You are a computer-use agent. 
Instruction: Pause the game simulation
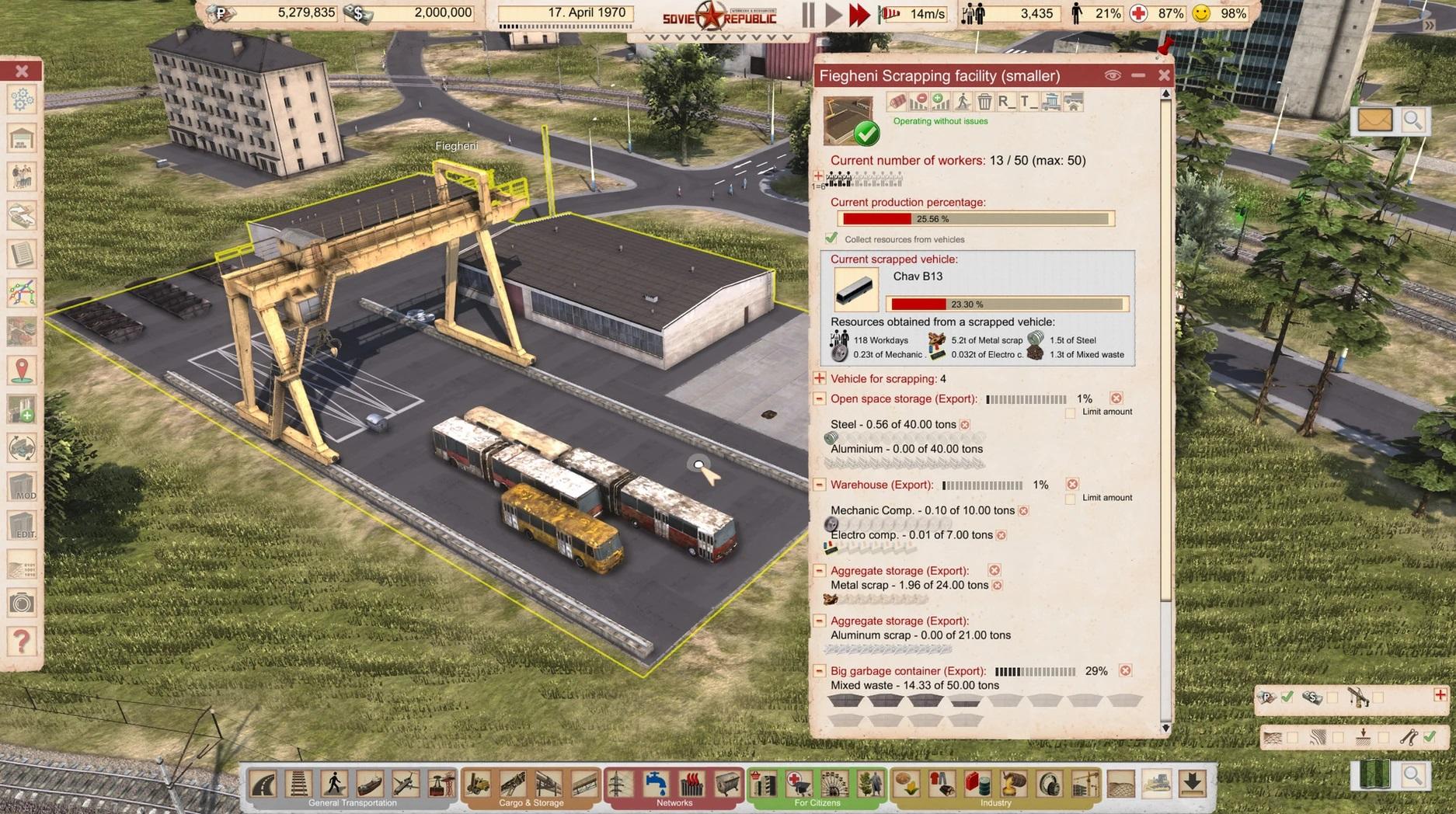coord(808,15)
